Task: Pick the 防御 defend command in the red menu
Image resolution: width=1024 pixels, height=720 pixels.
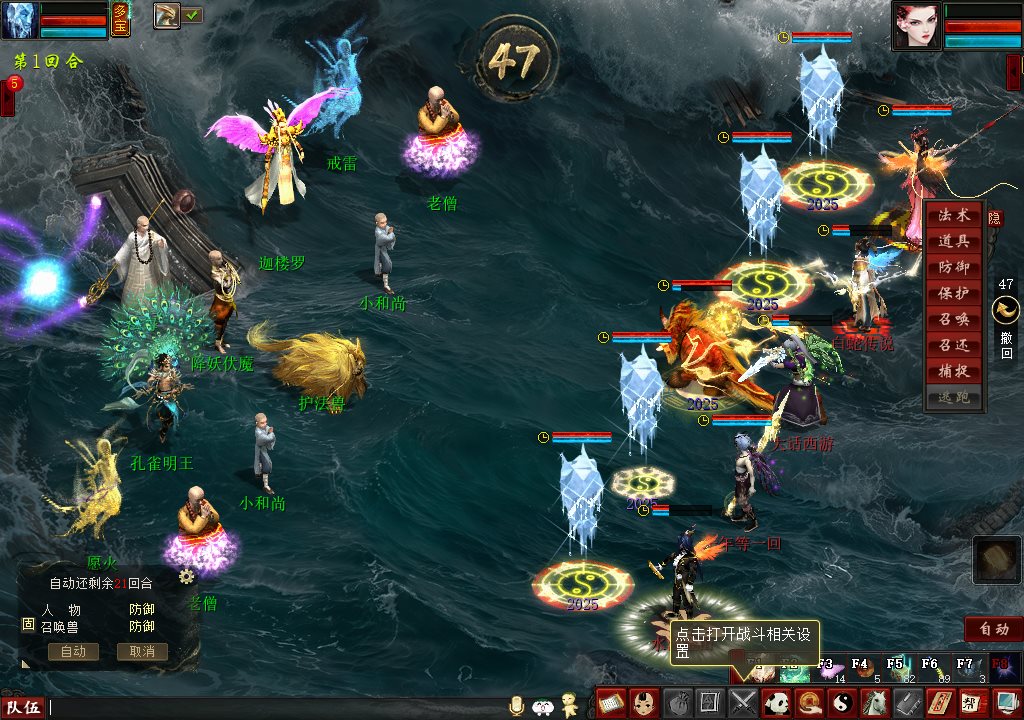Action: click(953, 268)
